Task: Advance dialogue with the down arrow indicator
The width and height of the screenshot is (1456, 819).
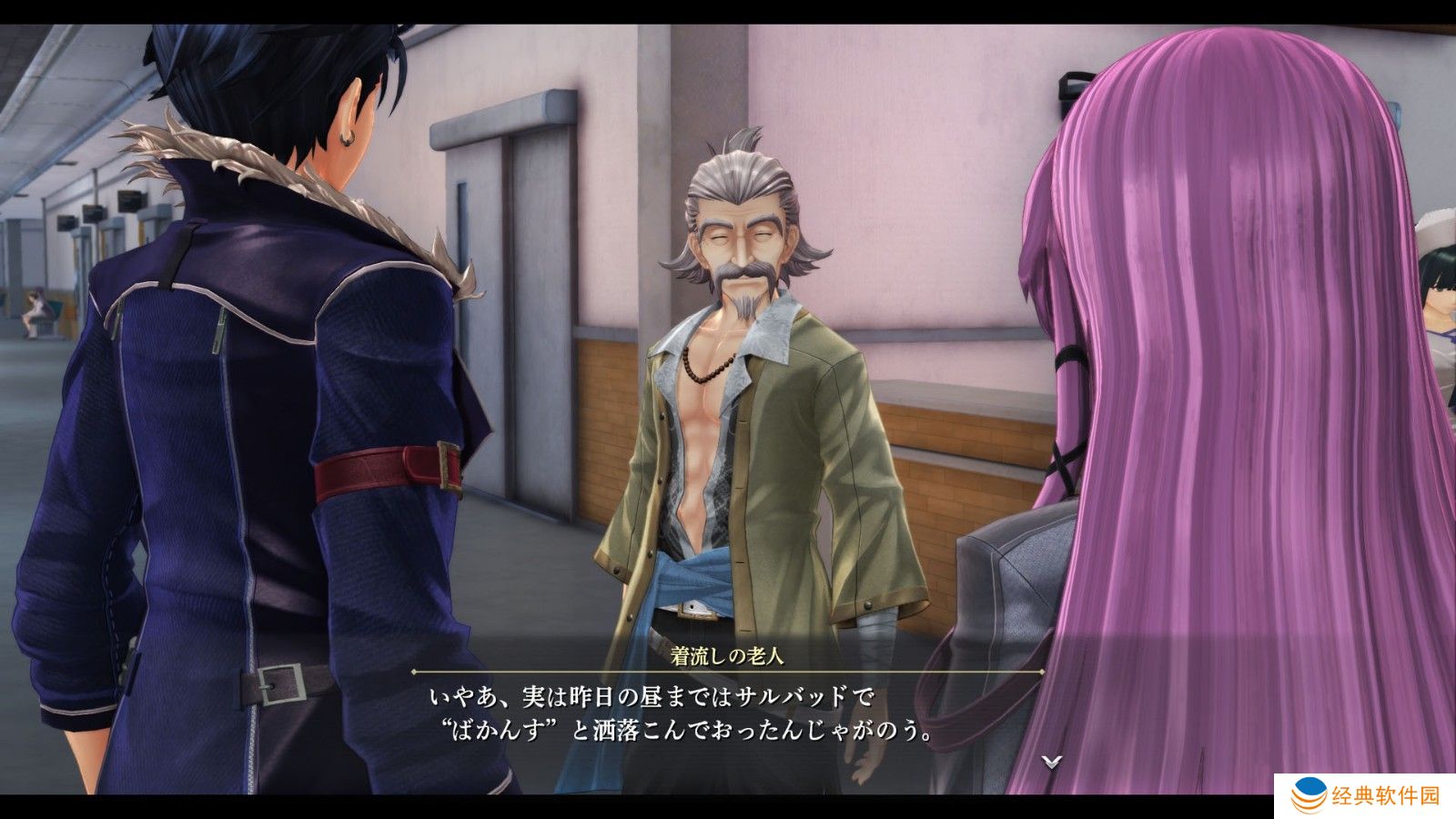Action: [x=1052, y=762]
